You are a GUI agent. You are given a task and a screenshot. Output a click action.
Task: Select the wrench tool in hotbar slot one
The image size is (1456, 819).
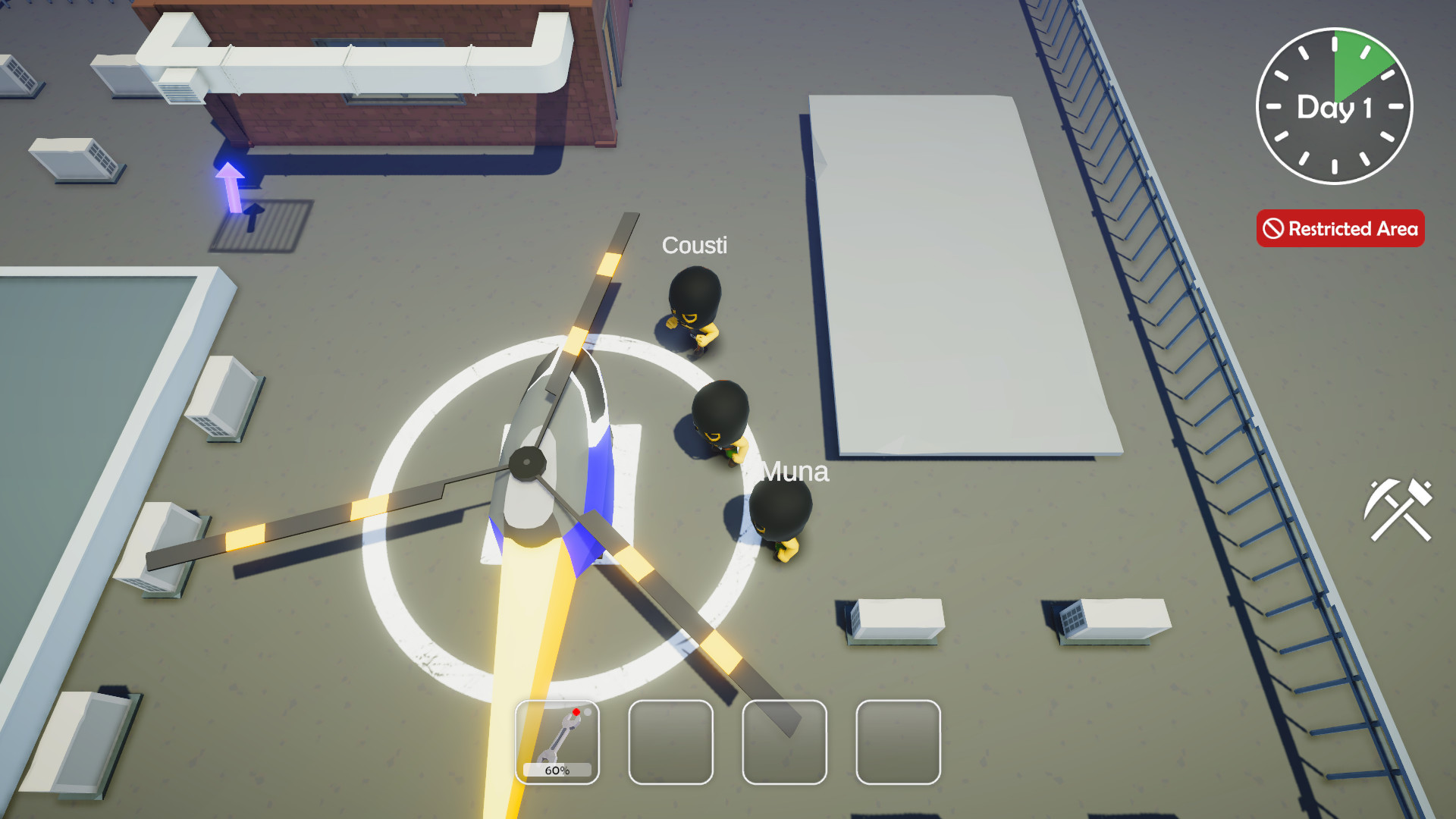coord(557,739)
